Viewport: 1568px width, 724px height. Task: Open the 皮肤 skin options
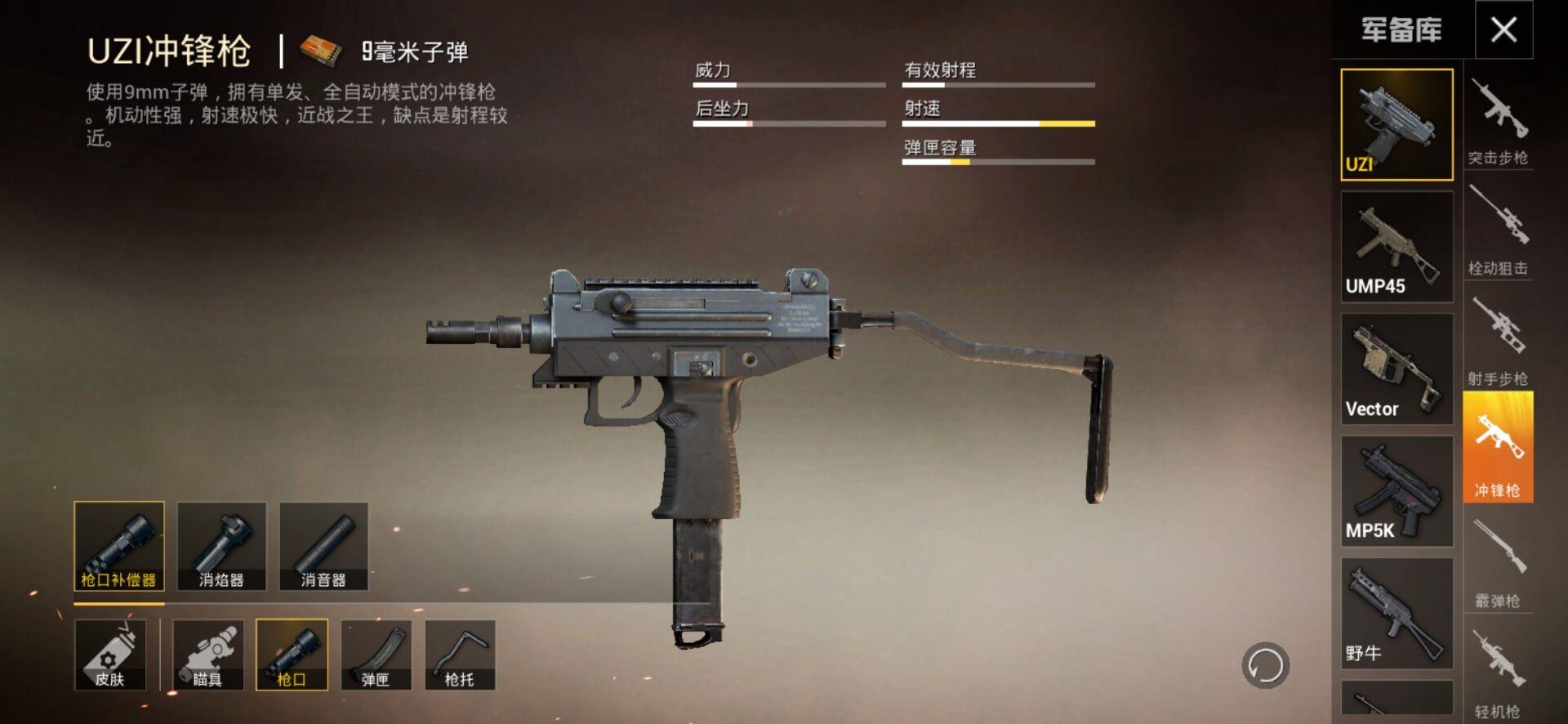pyautogui.click(x=110, y=655)
